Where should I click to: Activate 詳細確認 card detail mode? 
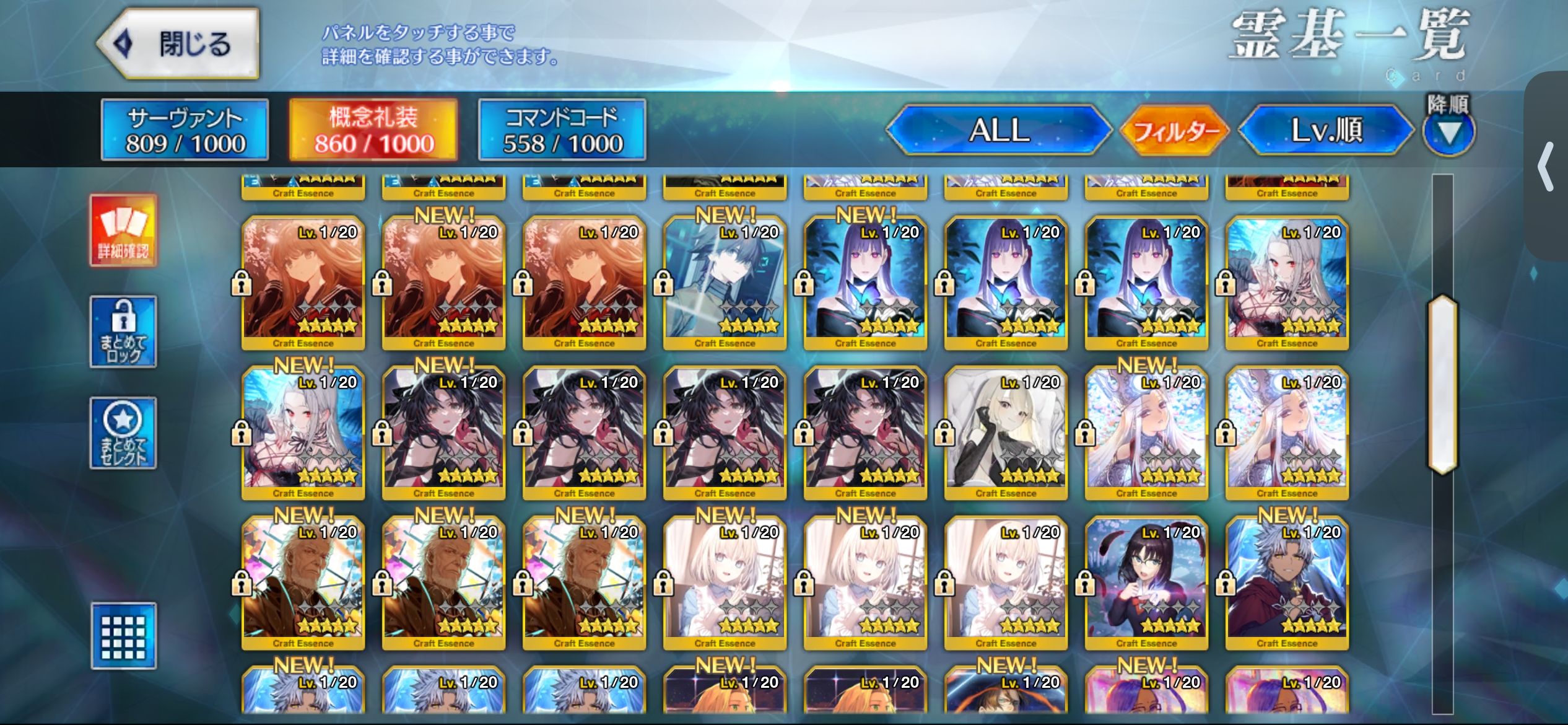(123, 231)
